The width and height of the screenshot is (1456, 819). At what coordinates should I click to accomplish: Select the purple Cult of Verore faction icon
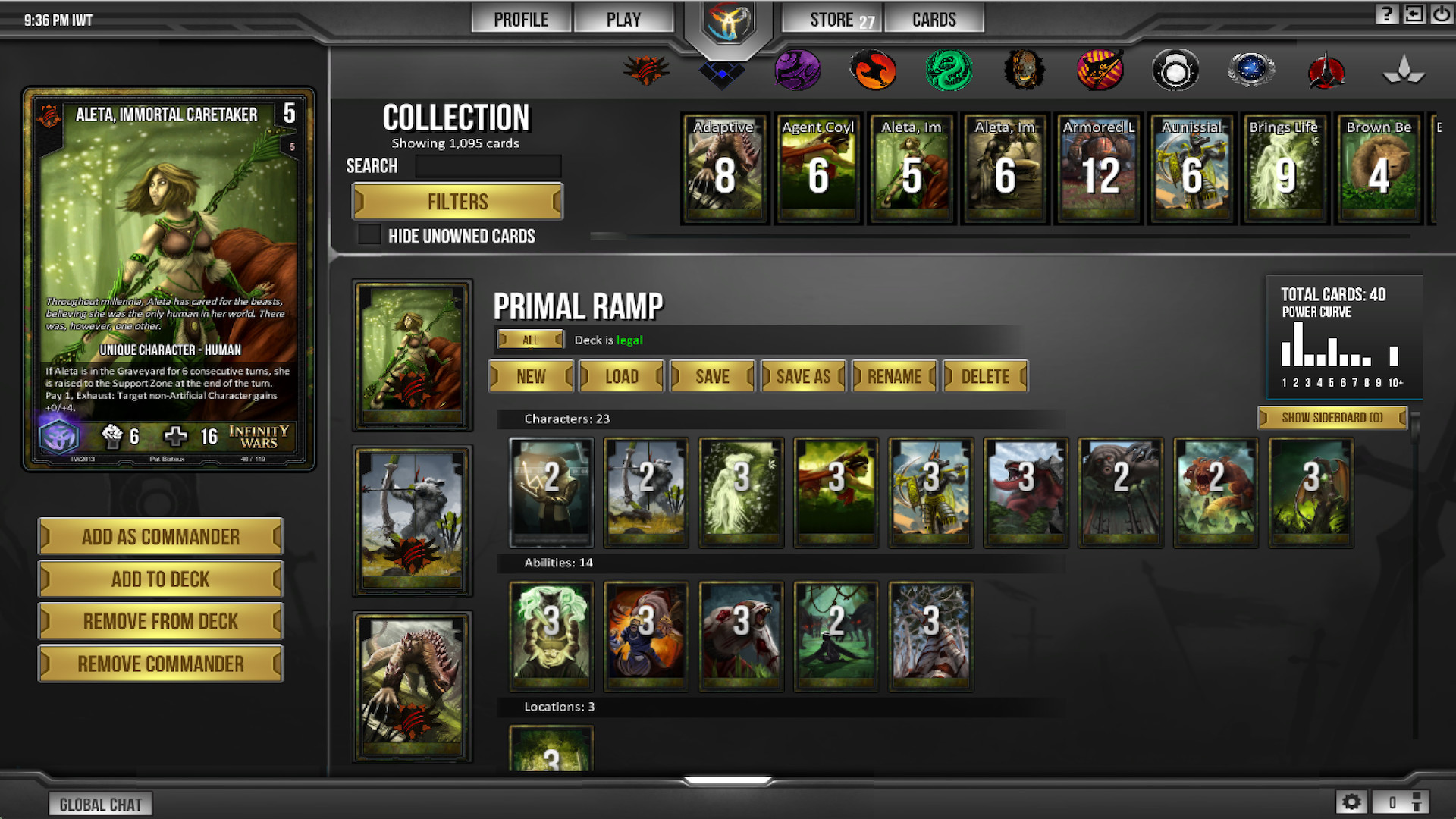pyautogui.click(x=799, y=70)
